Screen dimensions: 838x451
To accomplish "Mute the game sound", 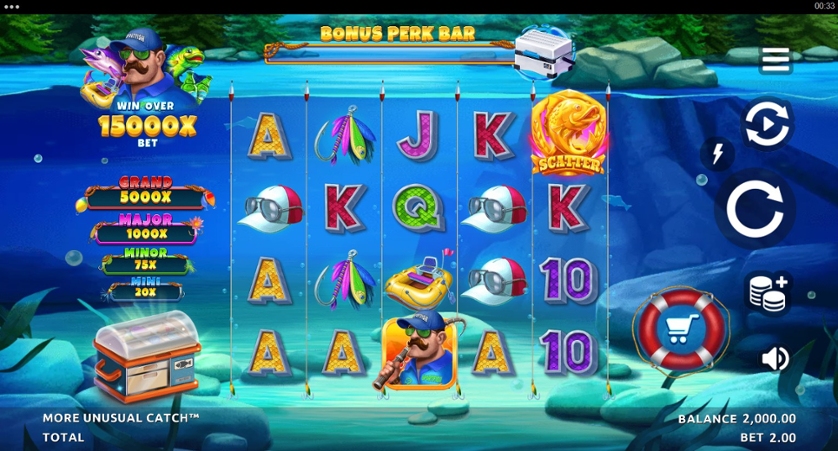I will [x=775, y=358].
